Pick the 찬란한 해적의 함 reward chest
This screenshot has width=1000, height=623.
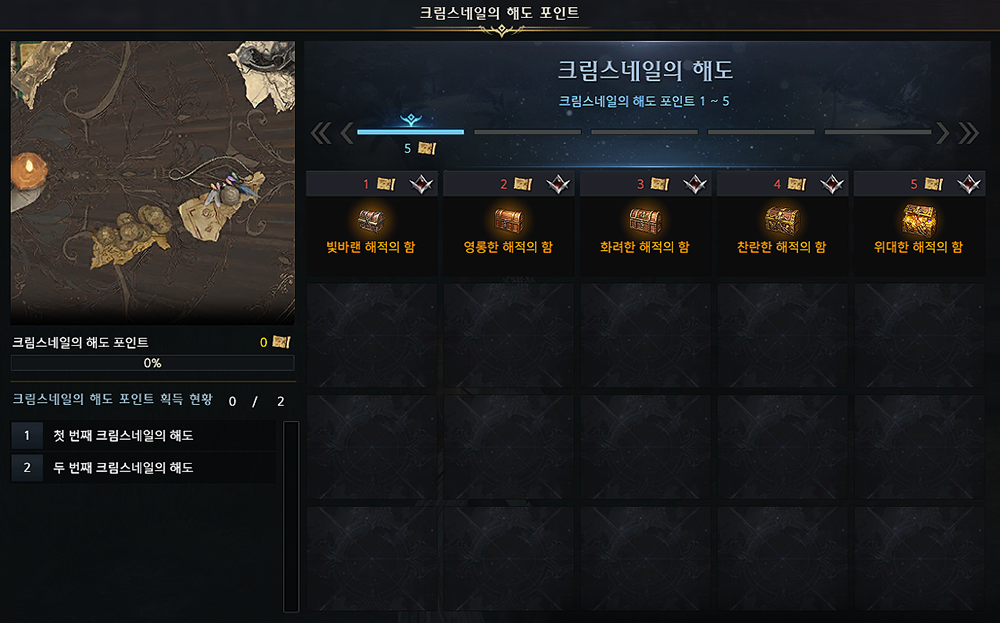coord(782,221)
